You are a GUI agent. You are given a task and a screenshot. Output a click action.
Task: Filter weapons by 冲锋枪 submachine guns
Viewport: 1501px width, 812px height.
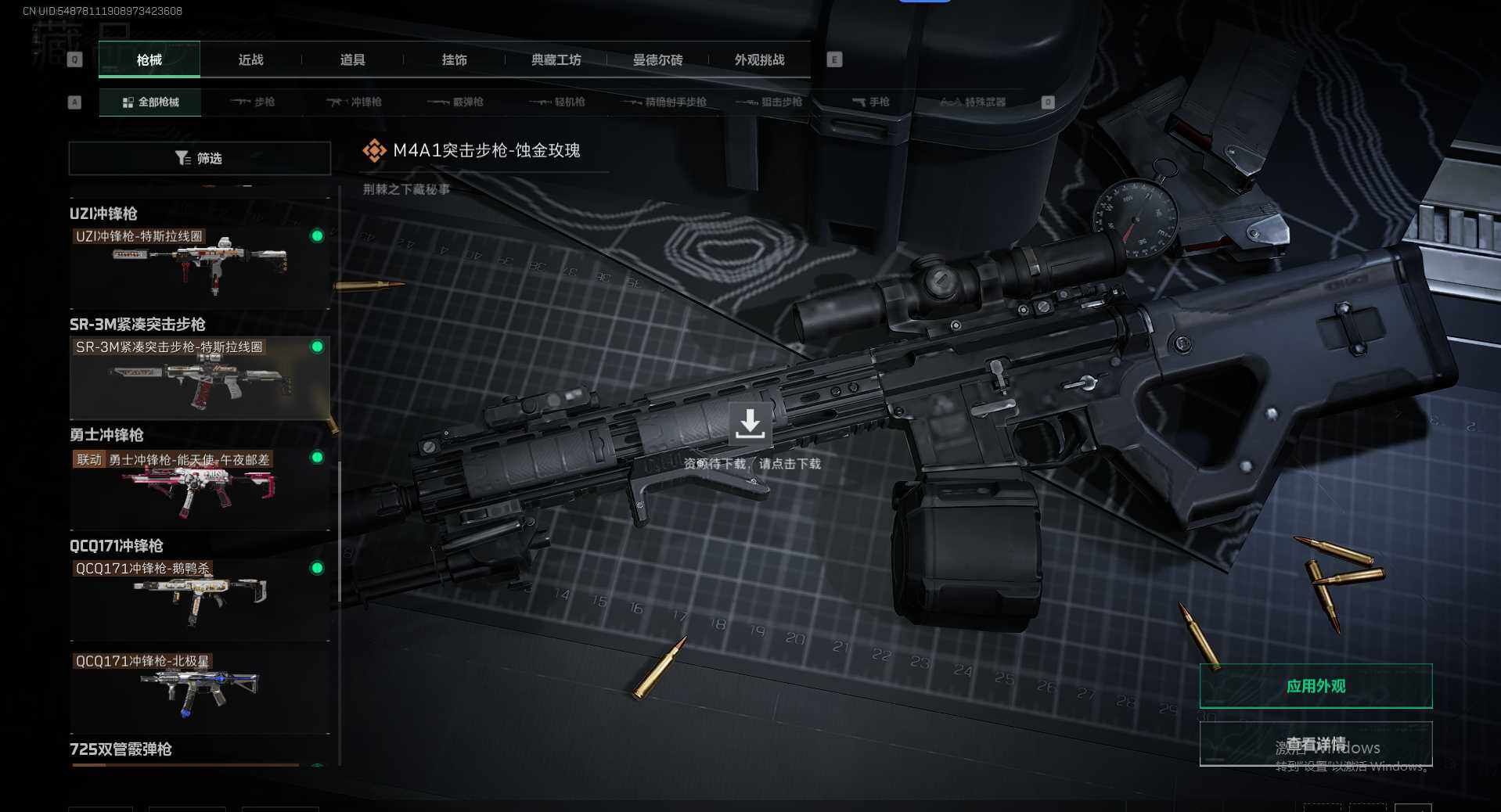(355, 102)
